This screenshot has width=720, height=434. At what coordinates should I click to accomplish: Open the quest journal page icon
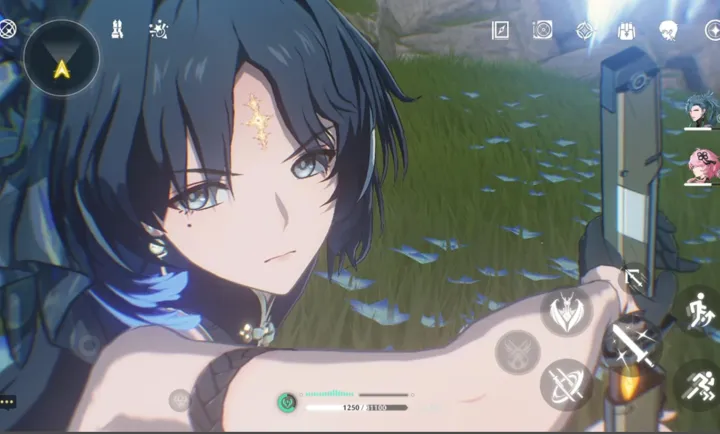tap(501, 30)
